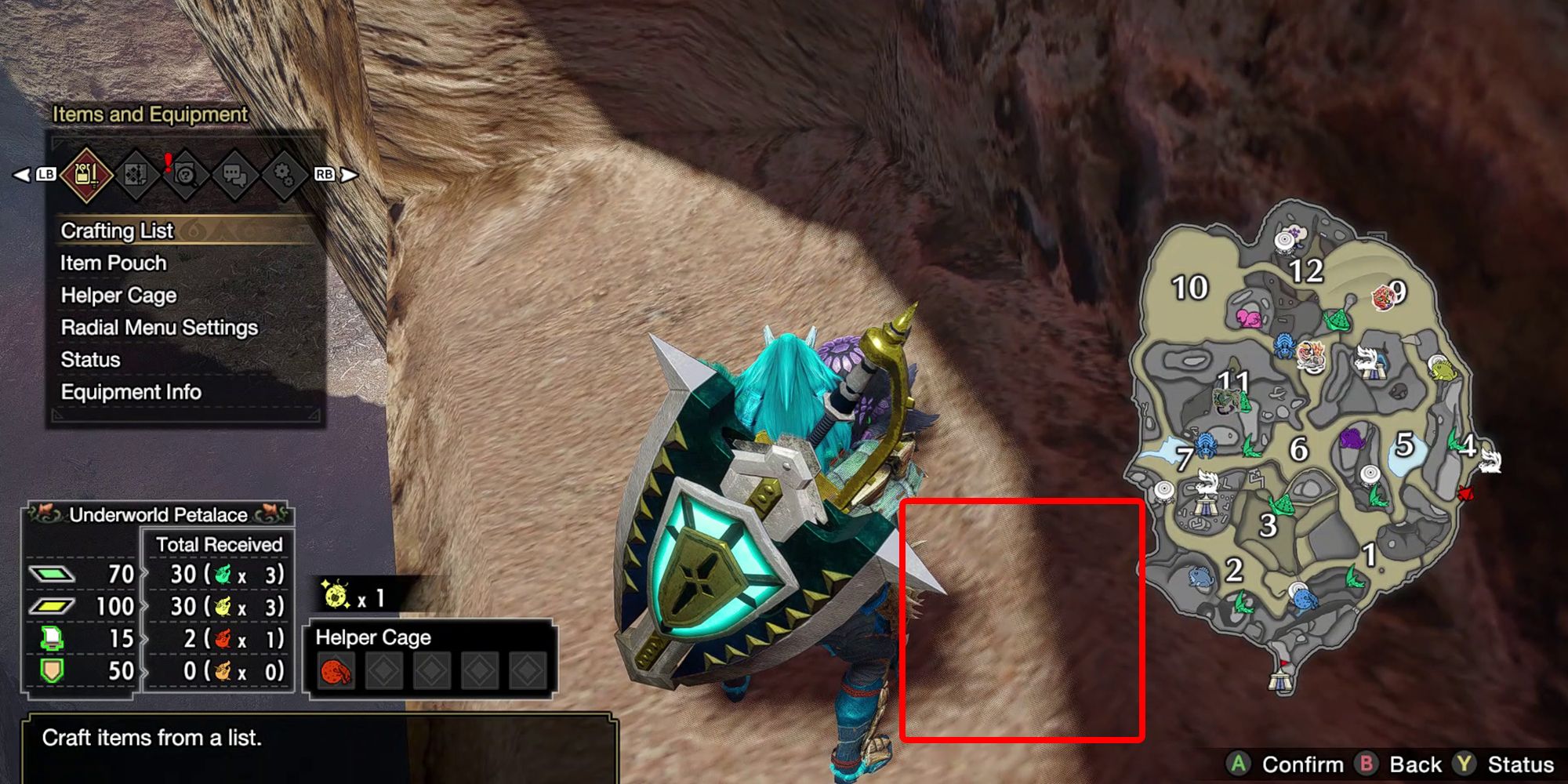Image resolution: width=1568 pixels, height=784 pixels.
Task: Open Equipment Info from the menu list
Action: click(x=131, y=390)
